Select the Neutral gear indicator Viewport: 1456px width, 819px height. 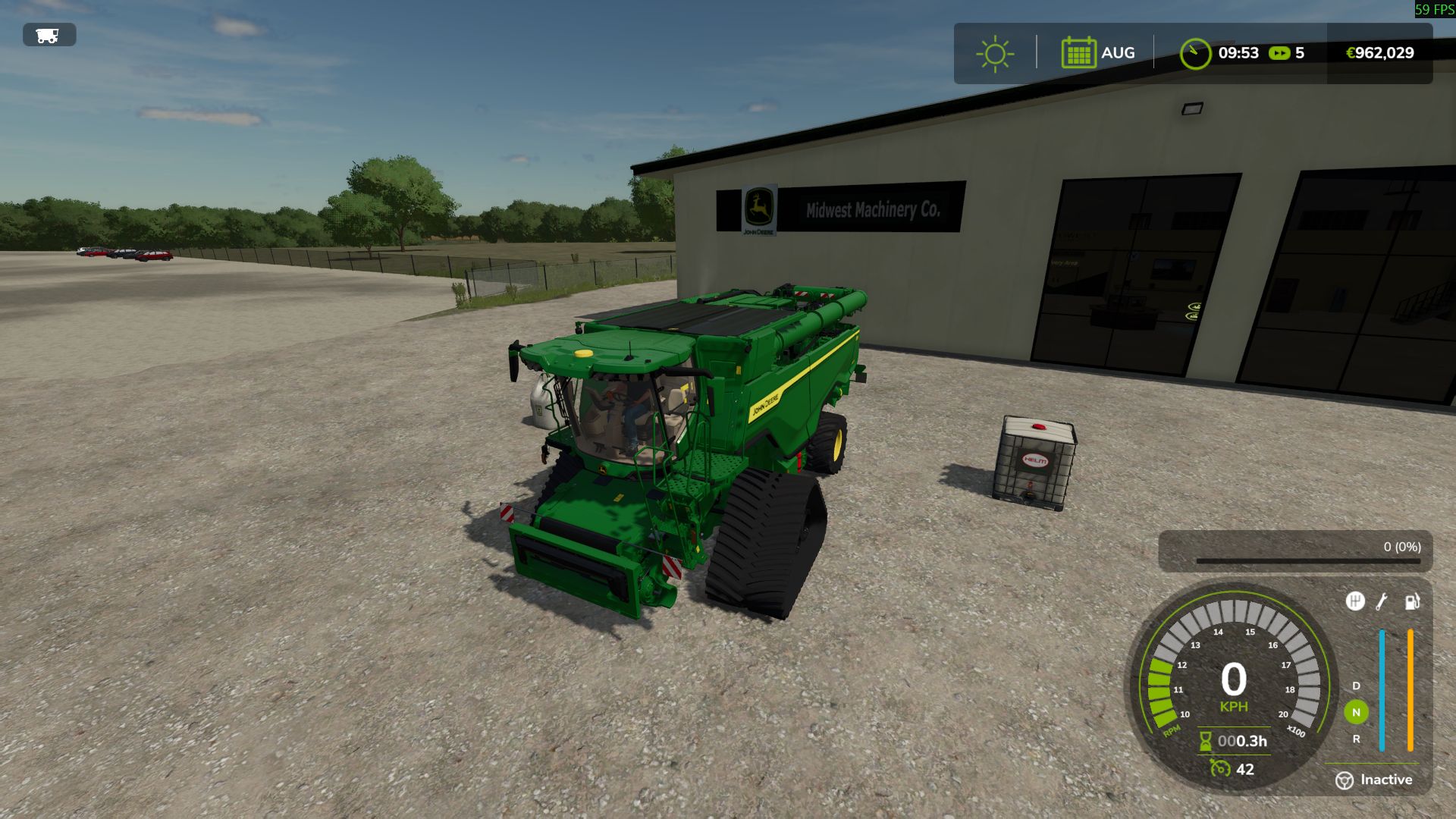click(1356, 711)
